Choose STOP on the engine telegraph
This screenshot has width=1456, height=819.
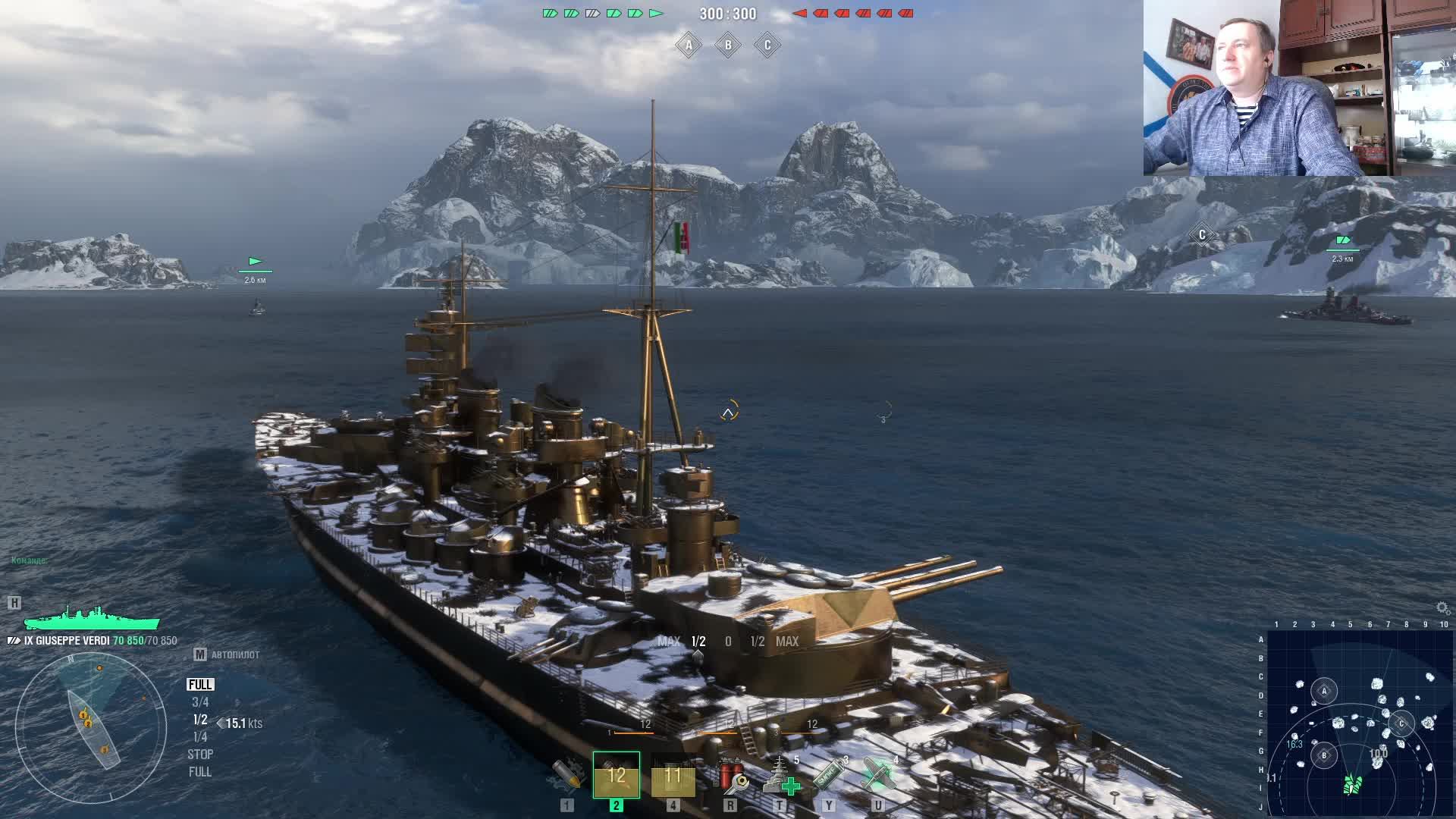pos(200,755)
